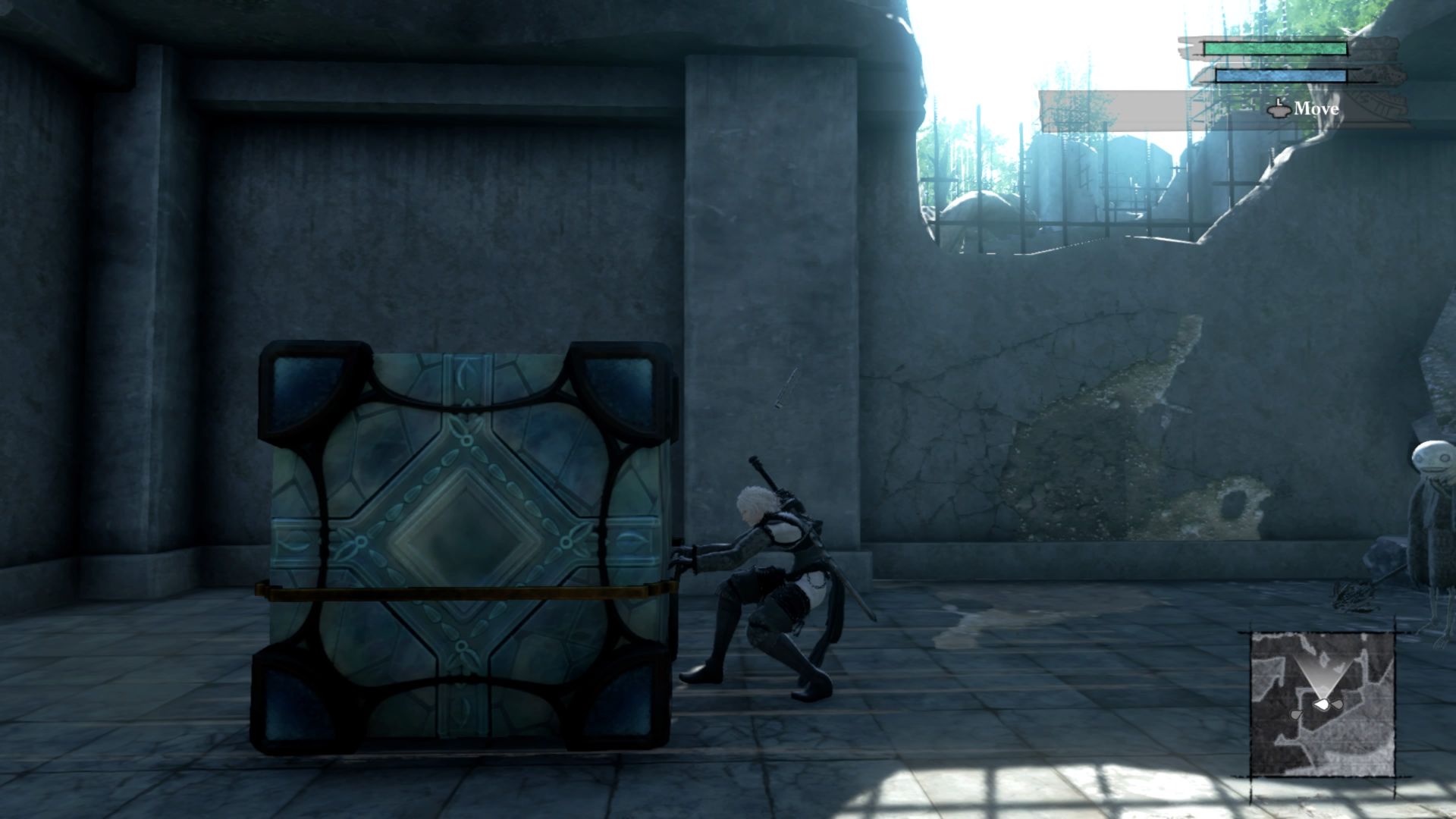
Task: Click the L button Move prompt icon
Action: coord(1279,109)
